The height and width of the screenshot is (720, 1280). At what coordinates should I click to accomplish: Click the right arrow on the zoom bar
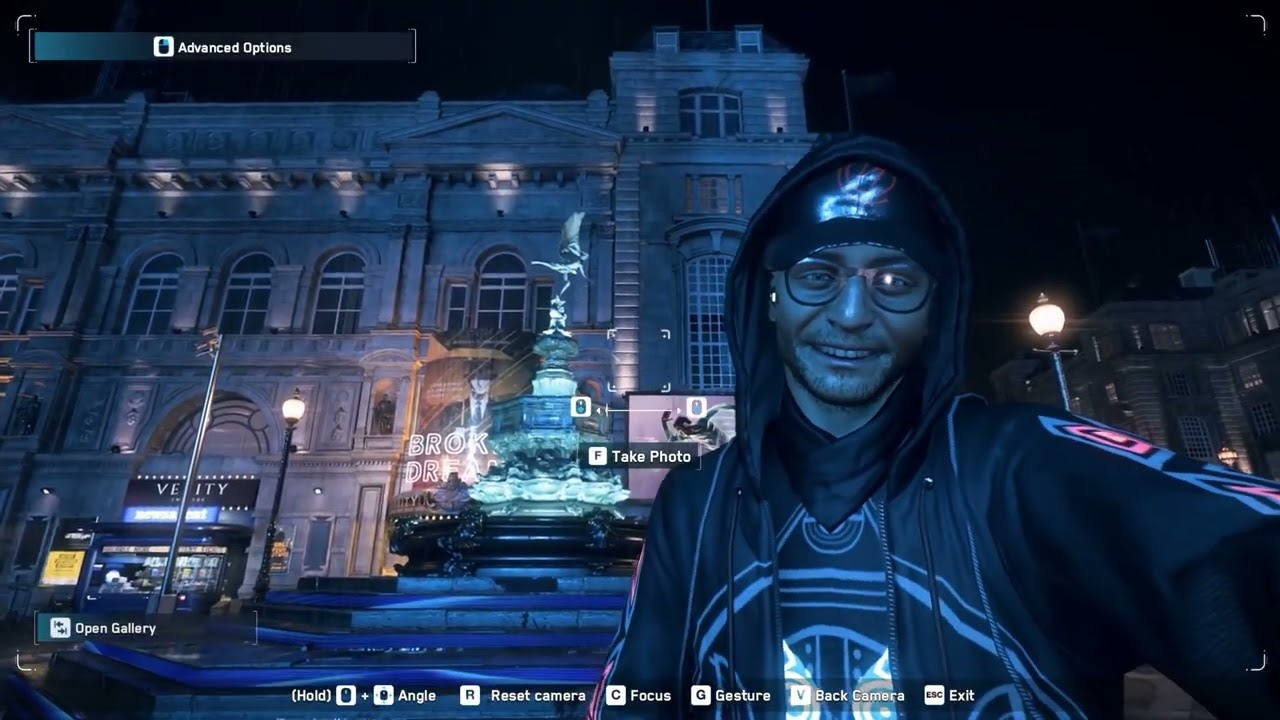678,408
